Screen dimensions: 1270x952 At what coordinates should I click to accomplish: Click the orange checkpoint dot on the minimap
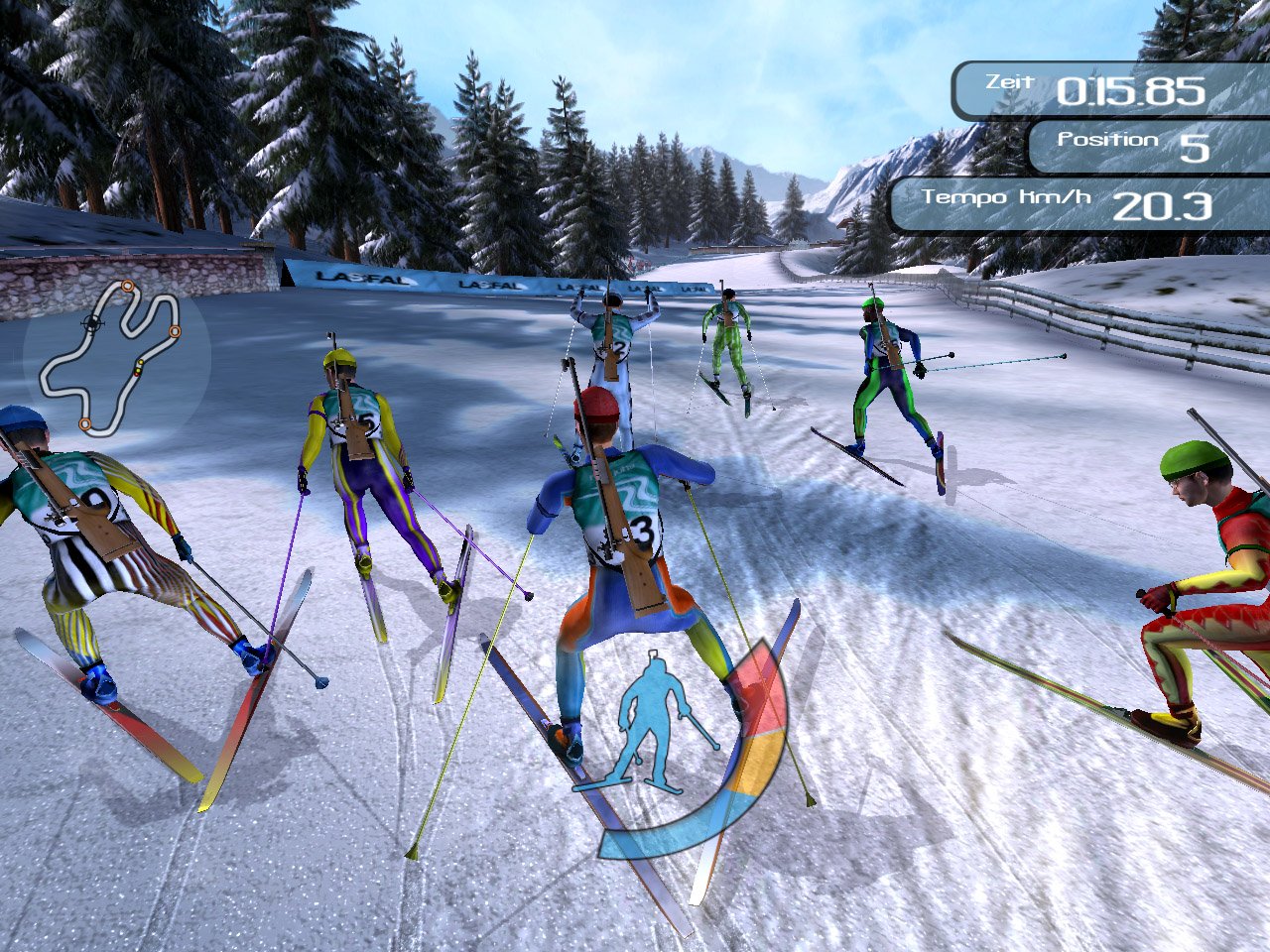(x=128, y=288)
